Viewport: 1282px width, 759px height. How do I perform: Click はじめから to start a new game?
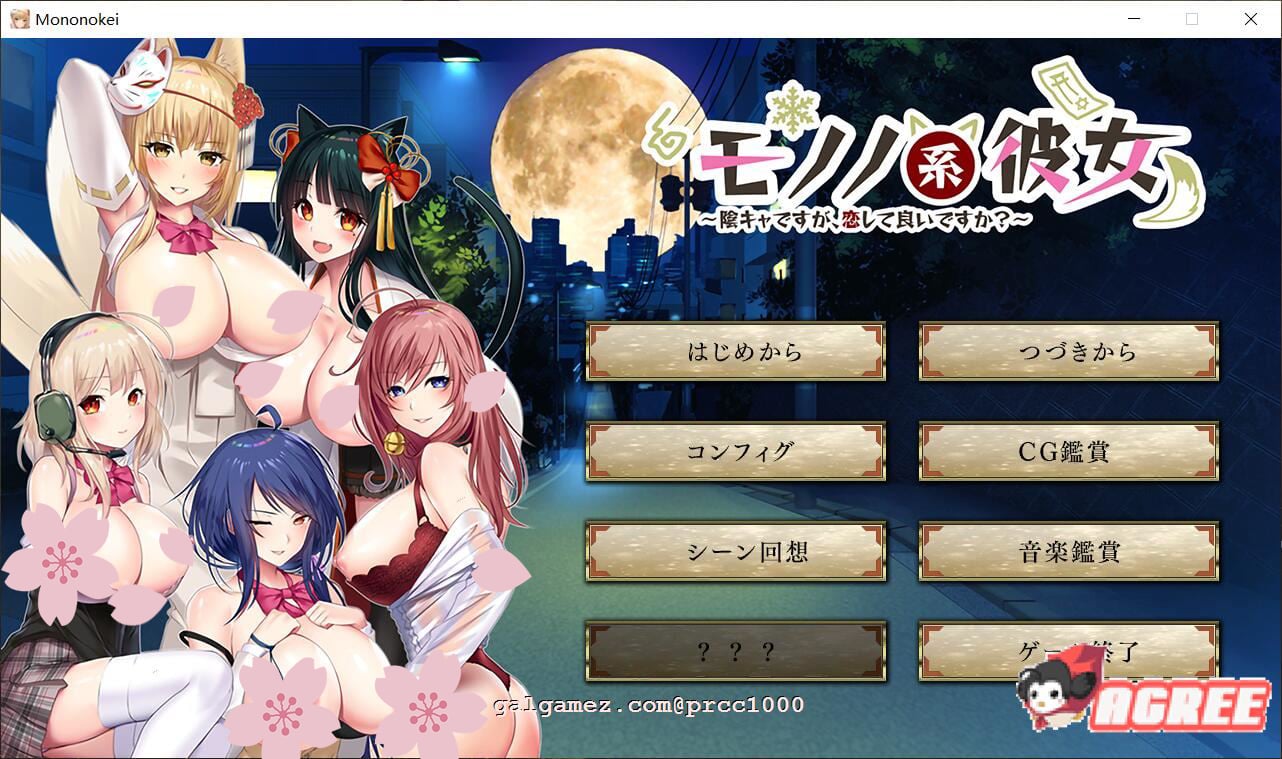pos(737,352)
